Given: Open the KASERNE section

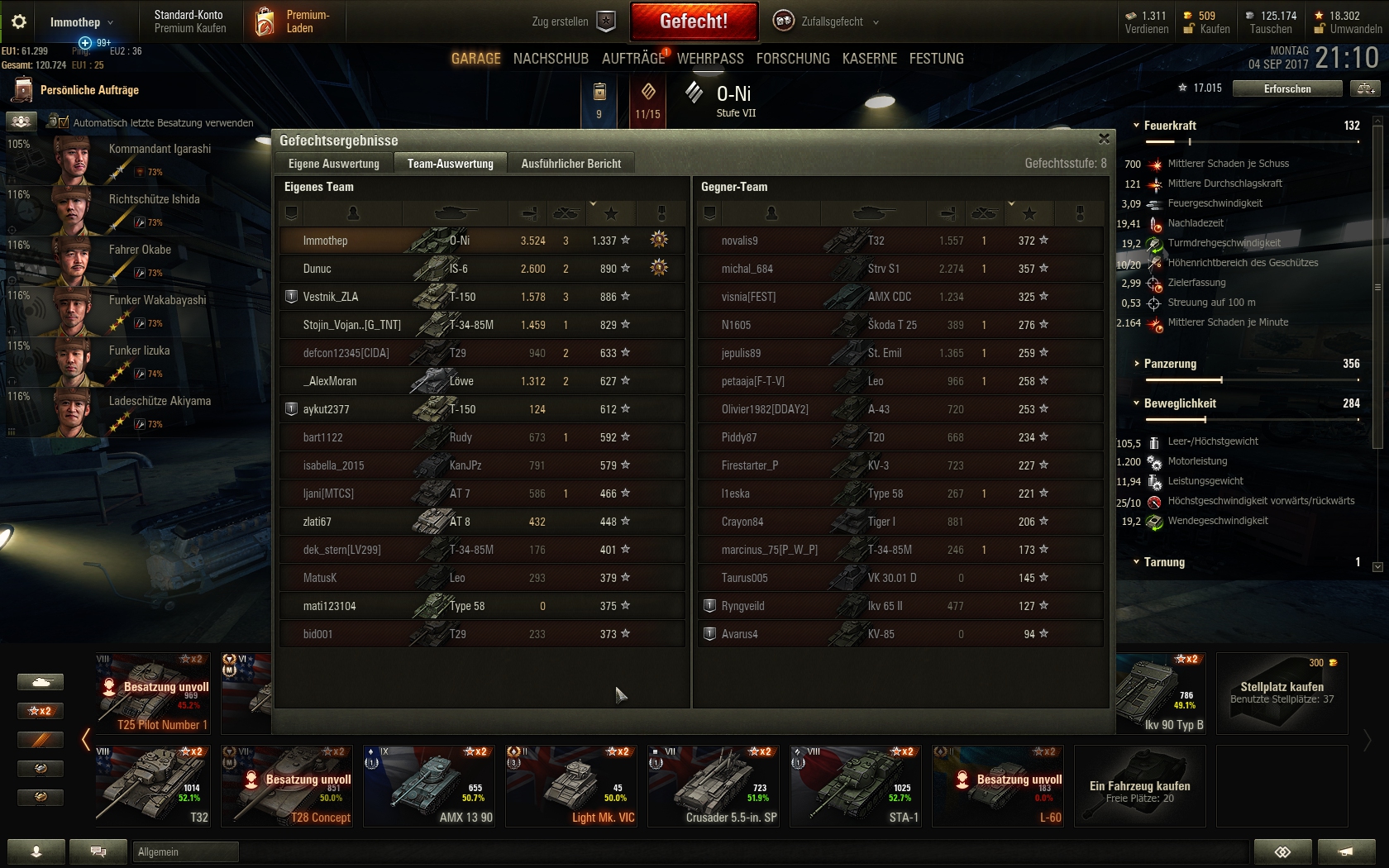Looking at the screenshot, I should [x=869, y=59].
